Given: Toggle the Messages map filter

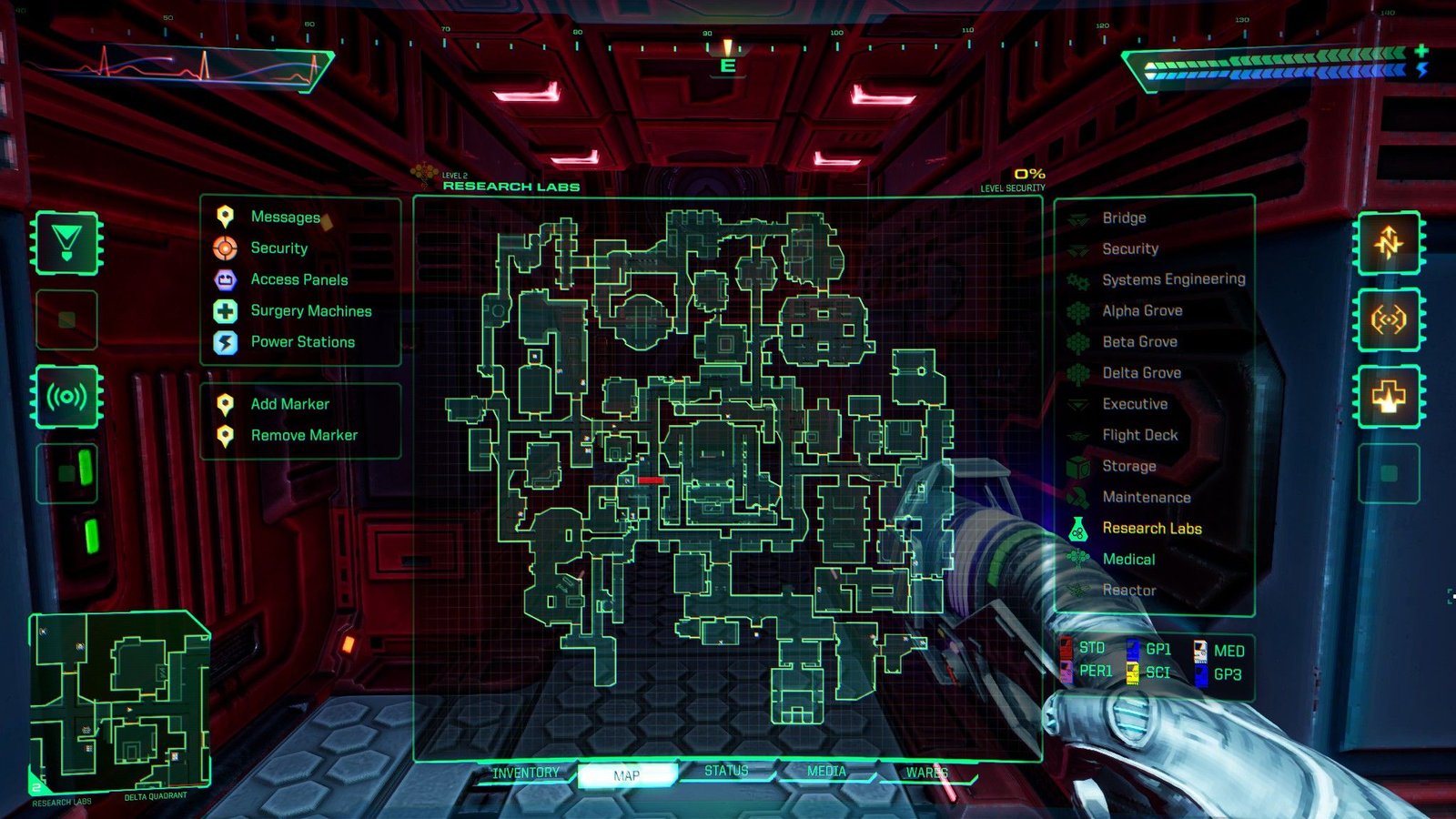Looking at the screenshot, I should (x=284, y=217).
